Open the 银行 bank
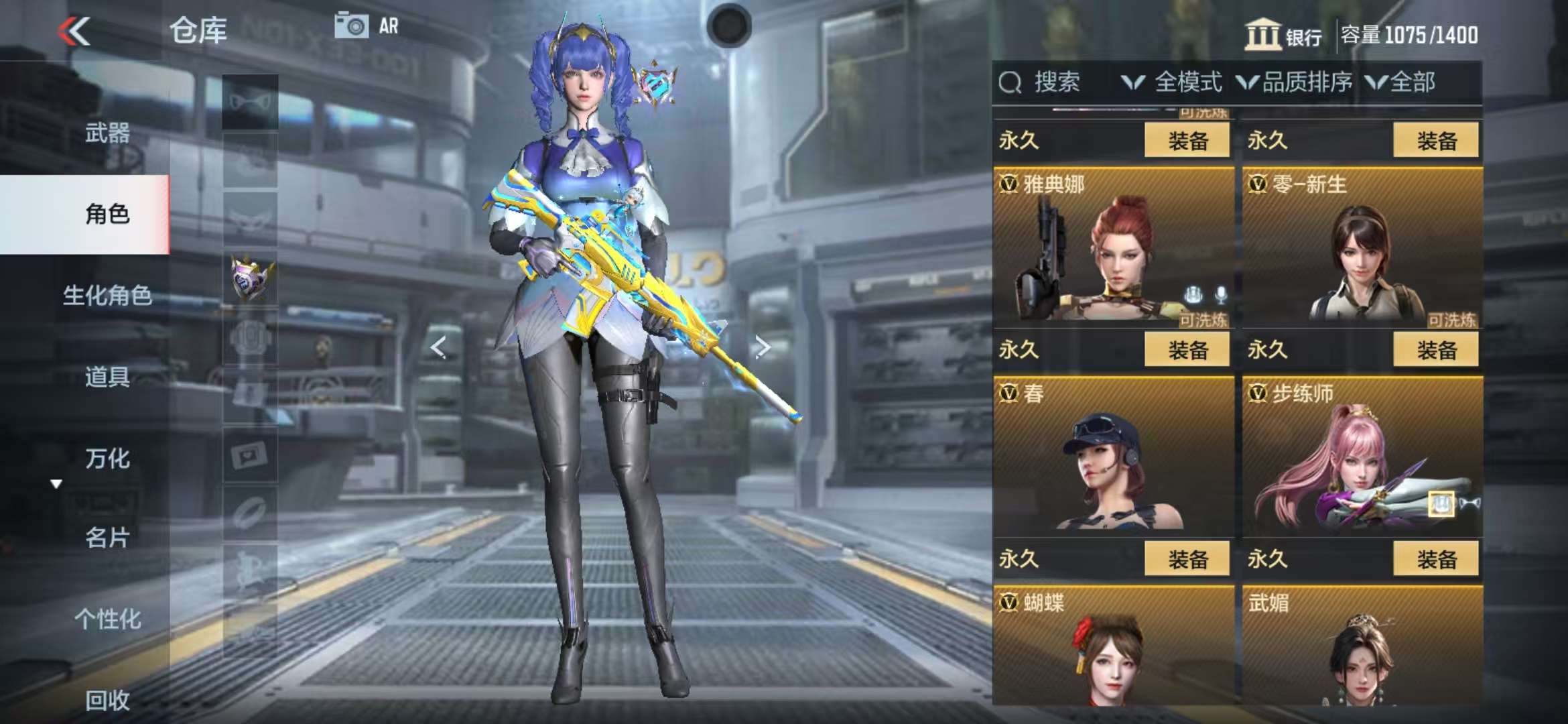The image size is (1568, 724). coord(1283,35)
